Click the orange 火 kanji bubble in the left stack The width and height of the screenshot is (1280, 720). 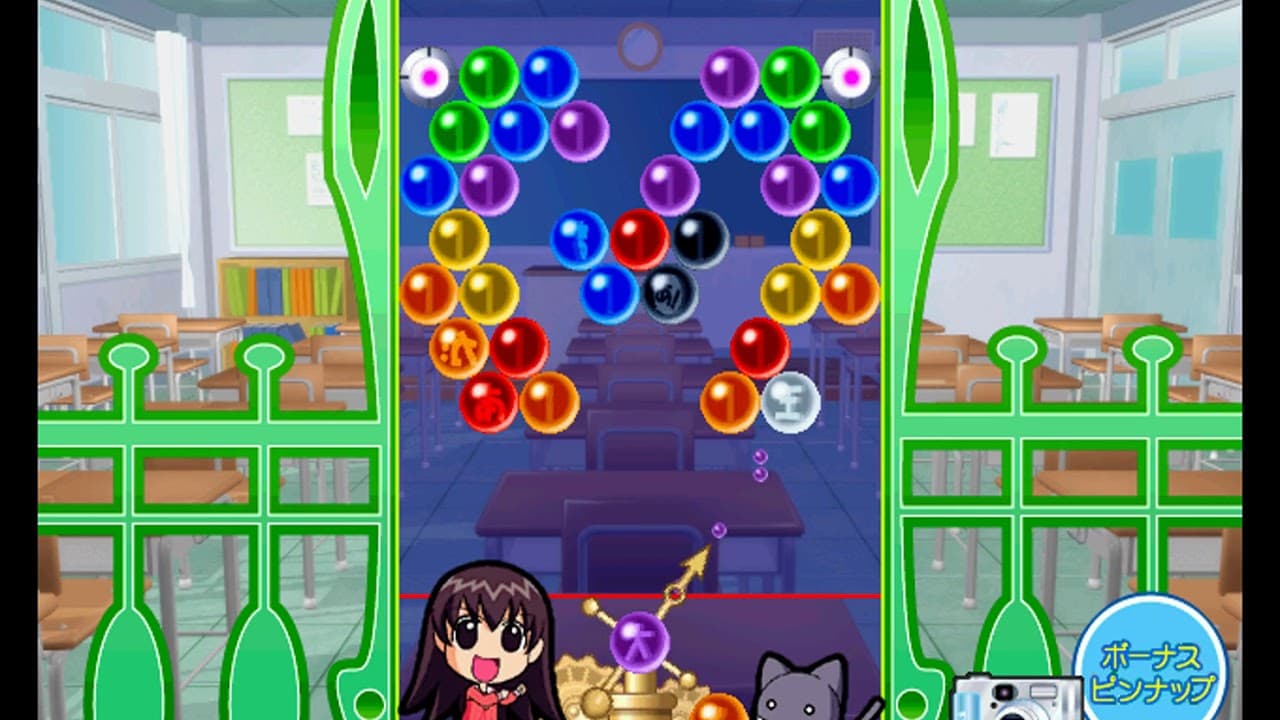coord(458,347)
